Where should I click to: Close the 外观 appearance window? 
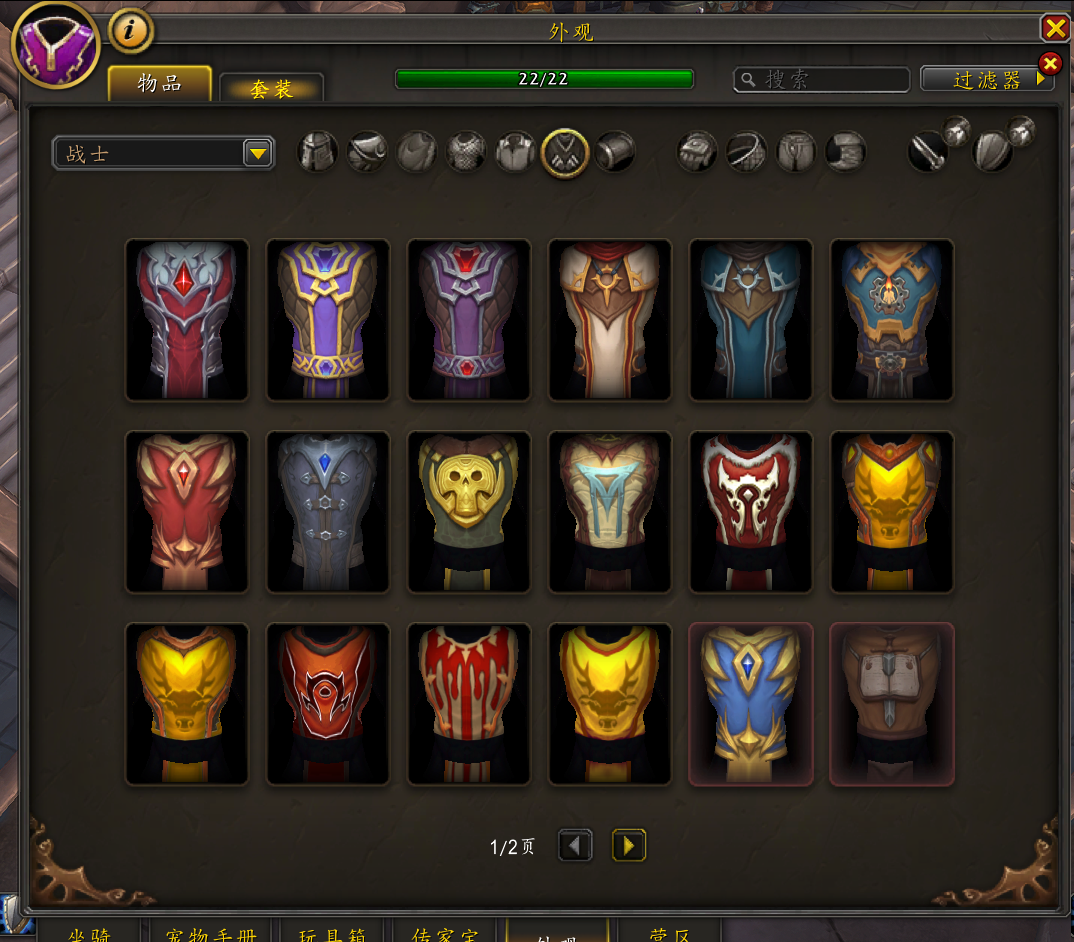[1055, 27]
